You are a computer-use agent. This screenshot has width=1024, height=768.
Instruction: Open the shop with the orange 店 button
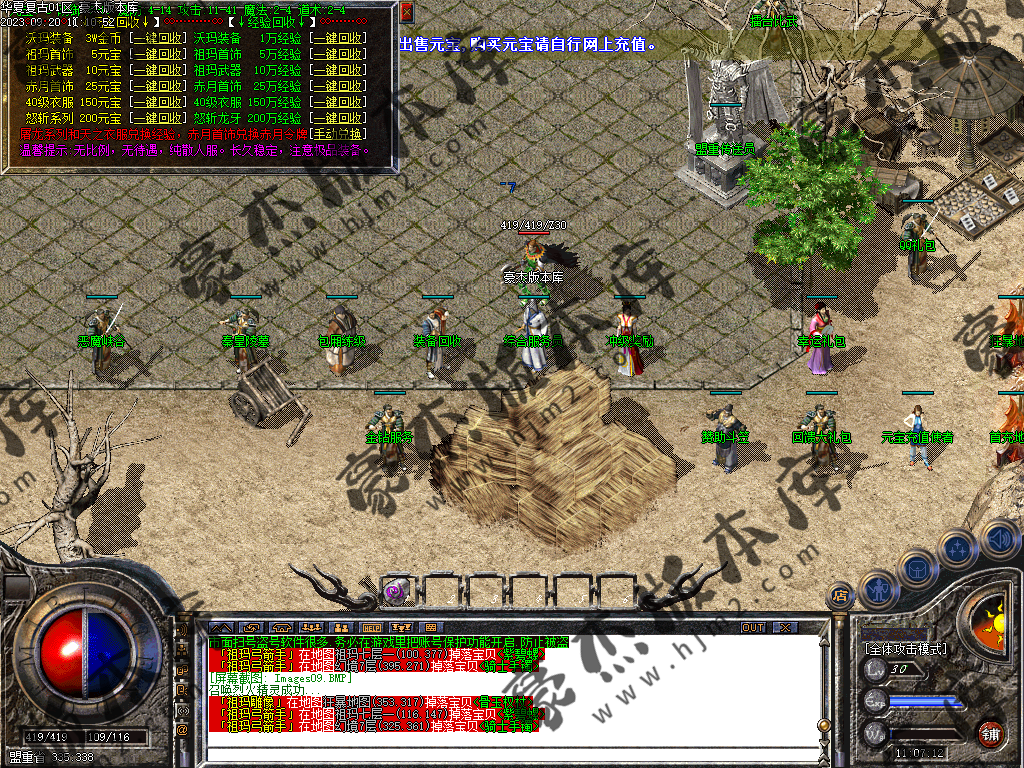840,597
